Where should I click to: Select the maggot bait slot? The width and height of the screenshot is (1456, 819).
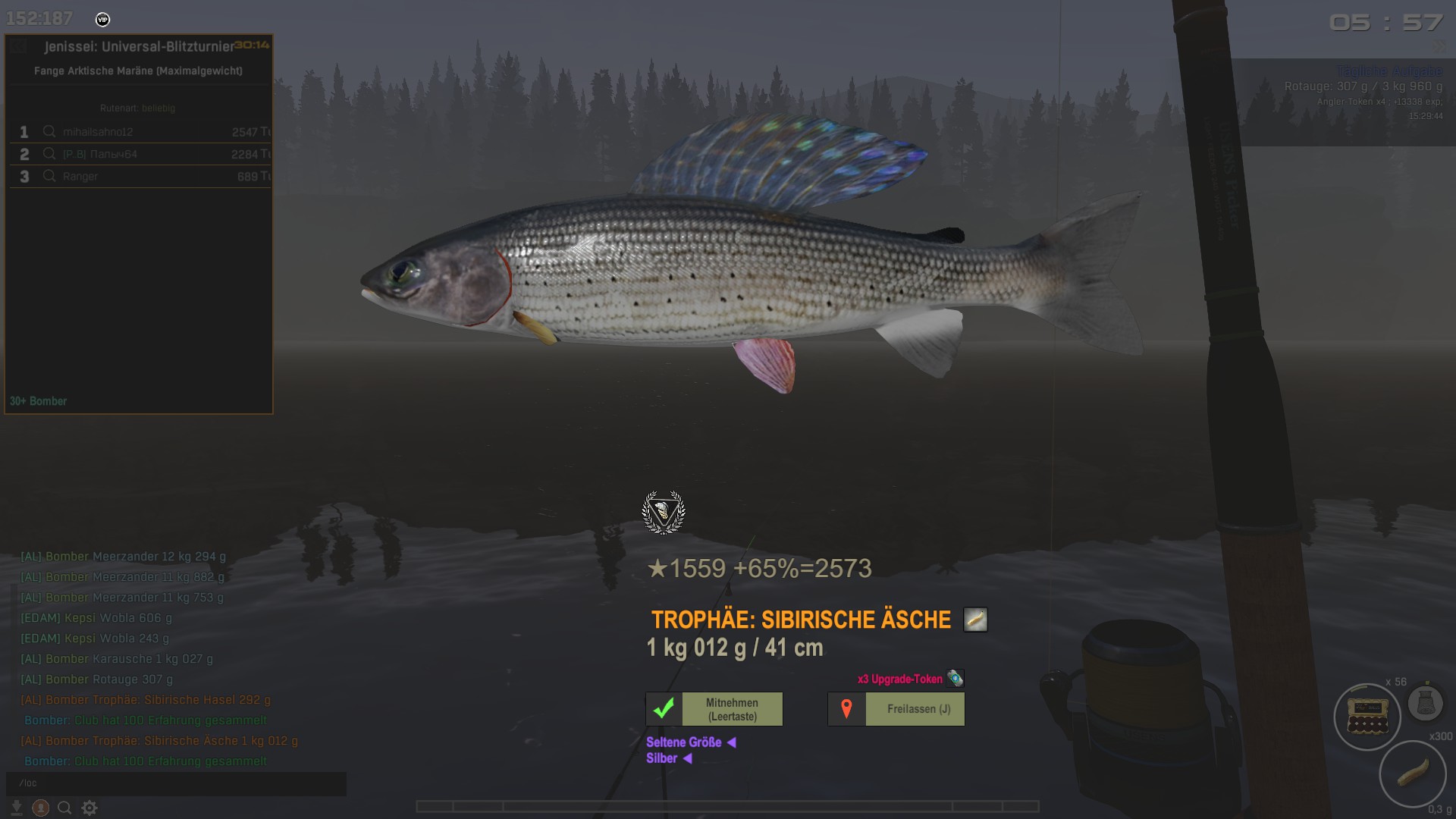(x=1412, y=773)
